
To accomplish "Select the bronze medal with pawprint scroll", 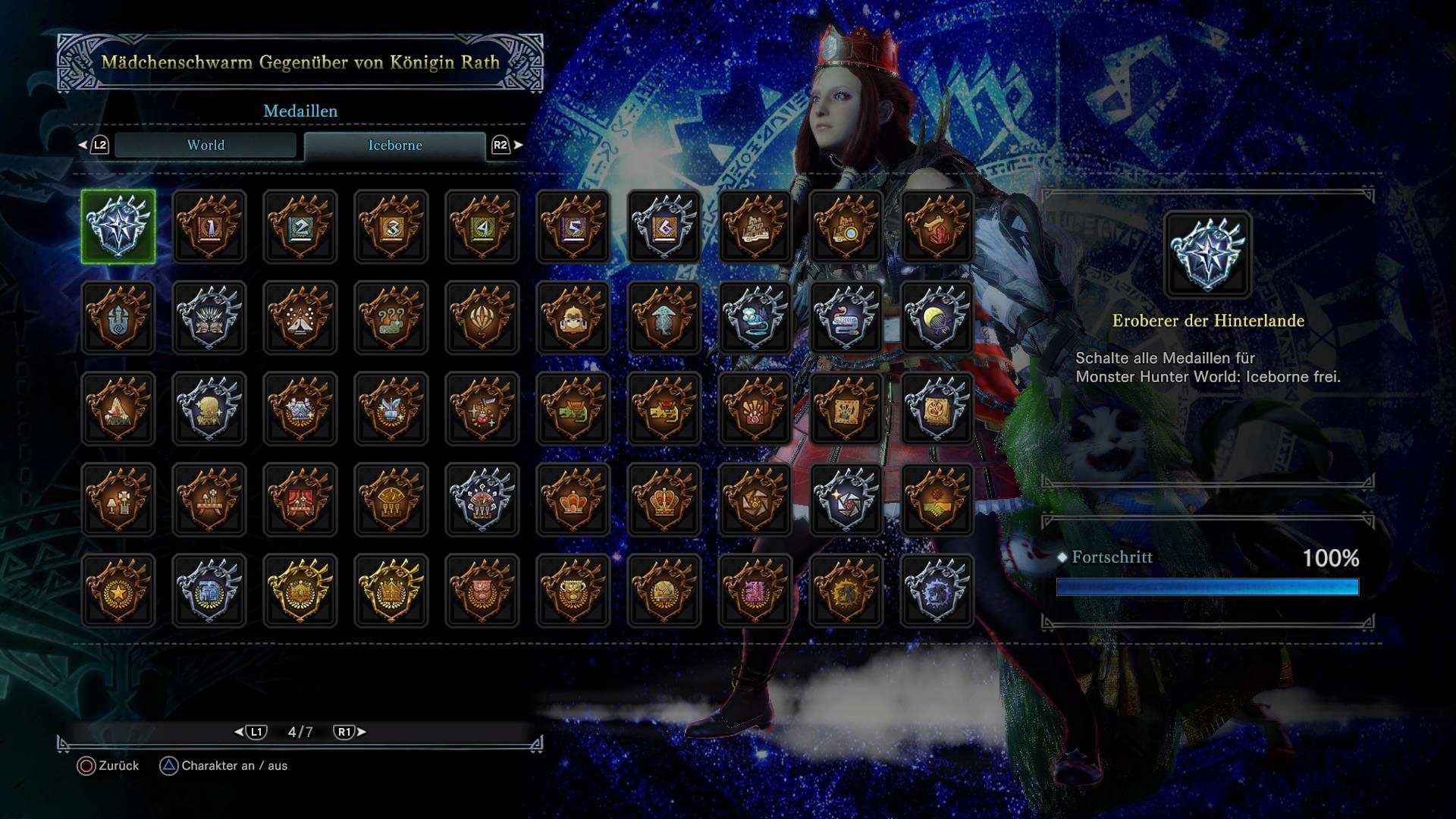I will coord(846,409).
